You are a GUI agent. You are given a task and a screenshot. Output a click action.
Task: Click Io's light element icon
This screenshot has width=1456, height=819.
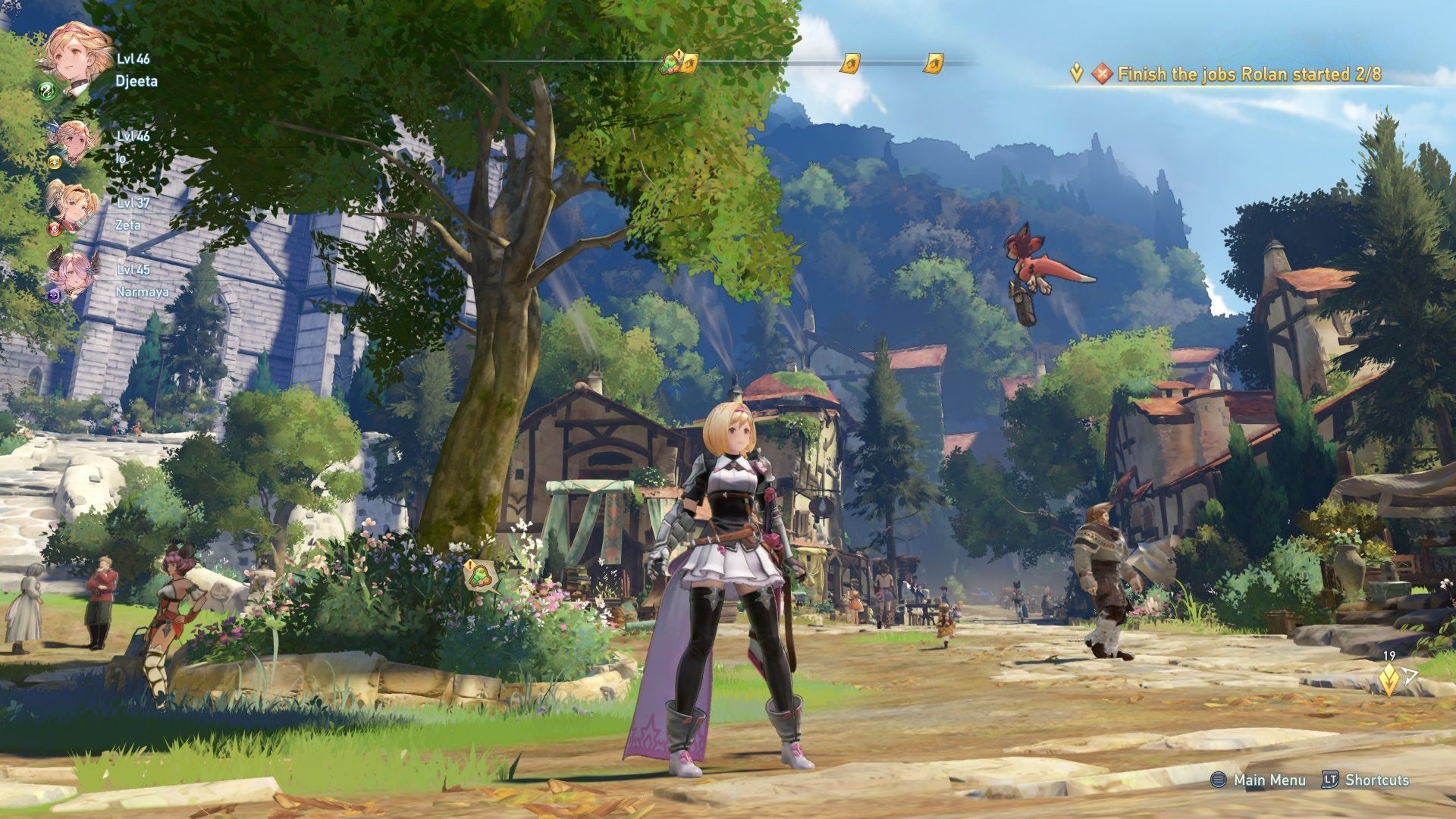pos(53,163)
